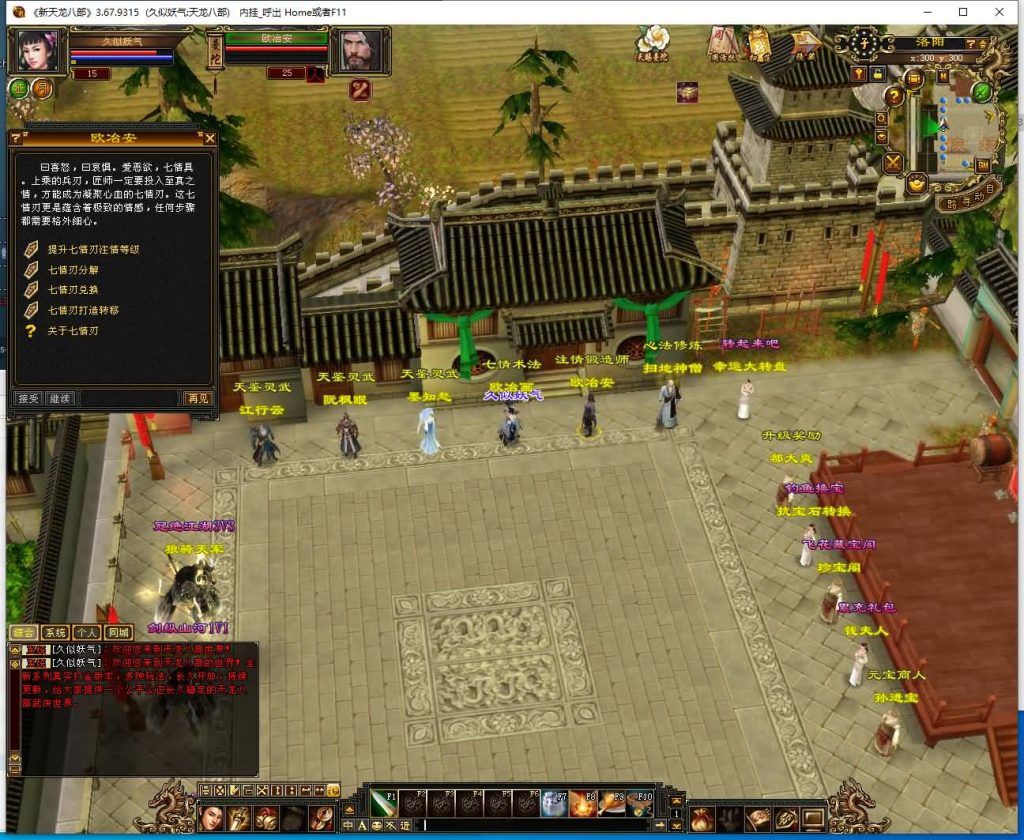Open the 同城 chat tab
The height and width of the screenshot is (840, 1024).
pos(119,632)
